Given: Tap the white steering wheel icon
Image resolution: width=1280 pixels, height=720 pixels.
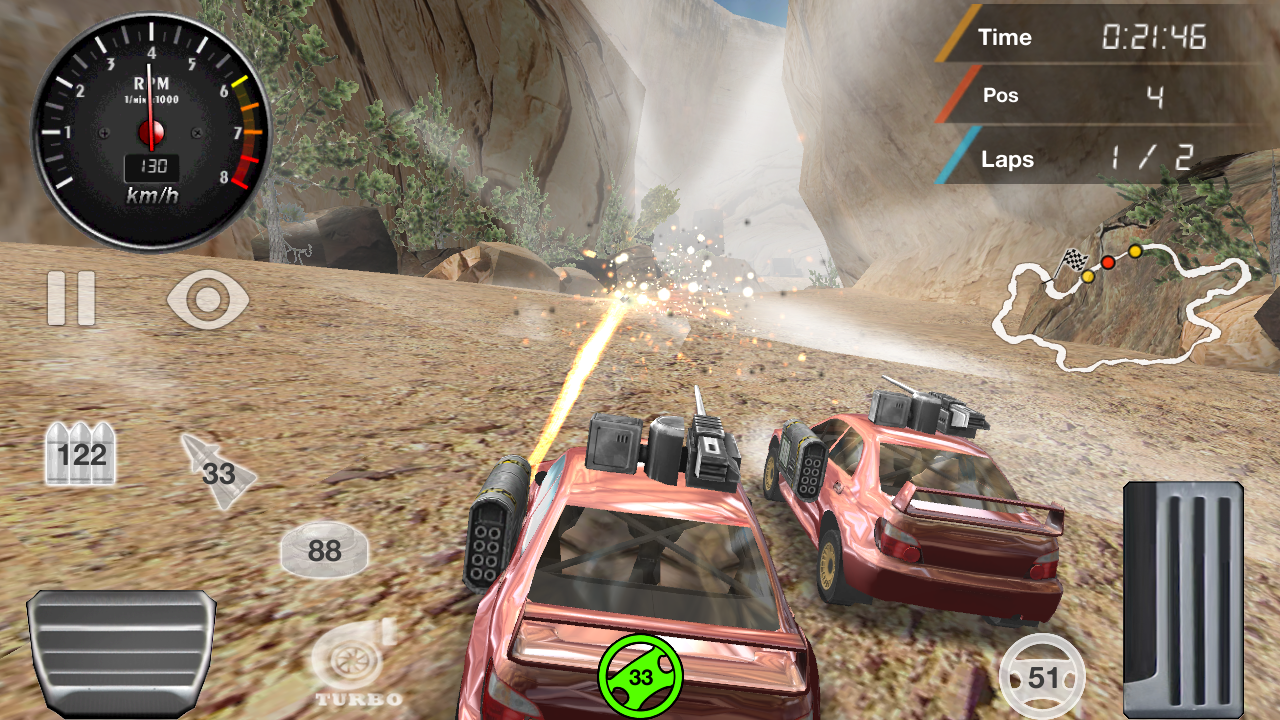Looking at the screenshot, I should click(1043, 677).
